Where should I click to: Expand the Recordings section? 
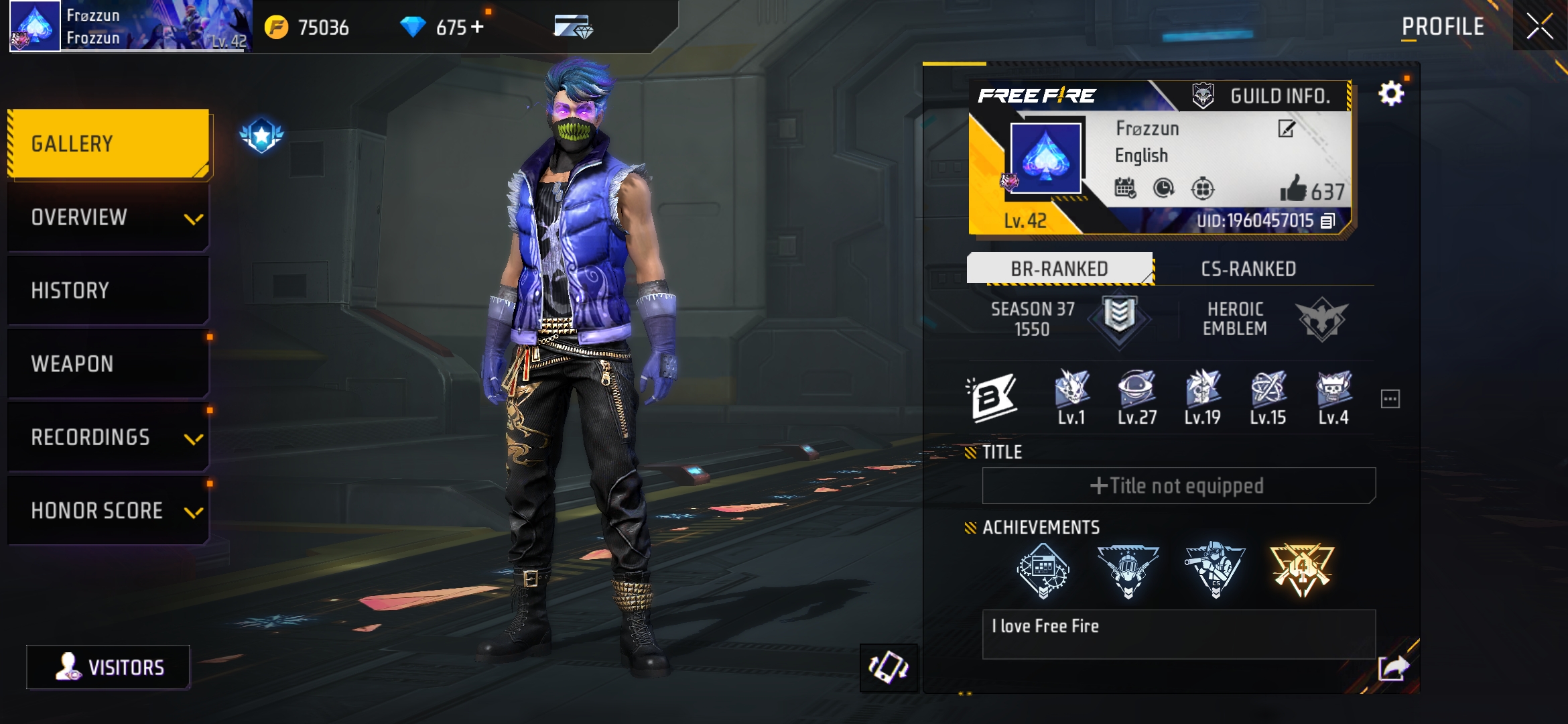(x=109, y=437)
